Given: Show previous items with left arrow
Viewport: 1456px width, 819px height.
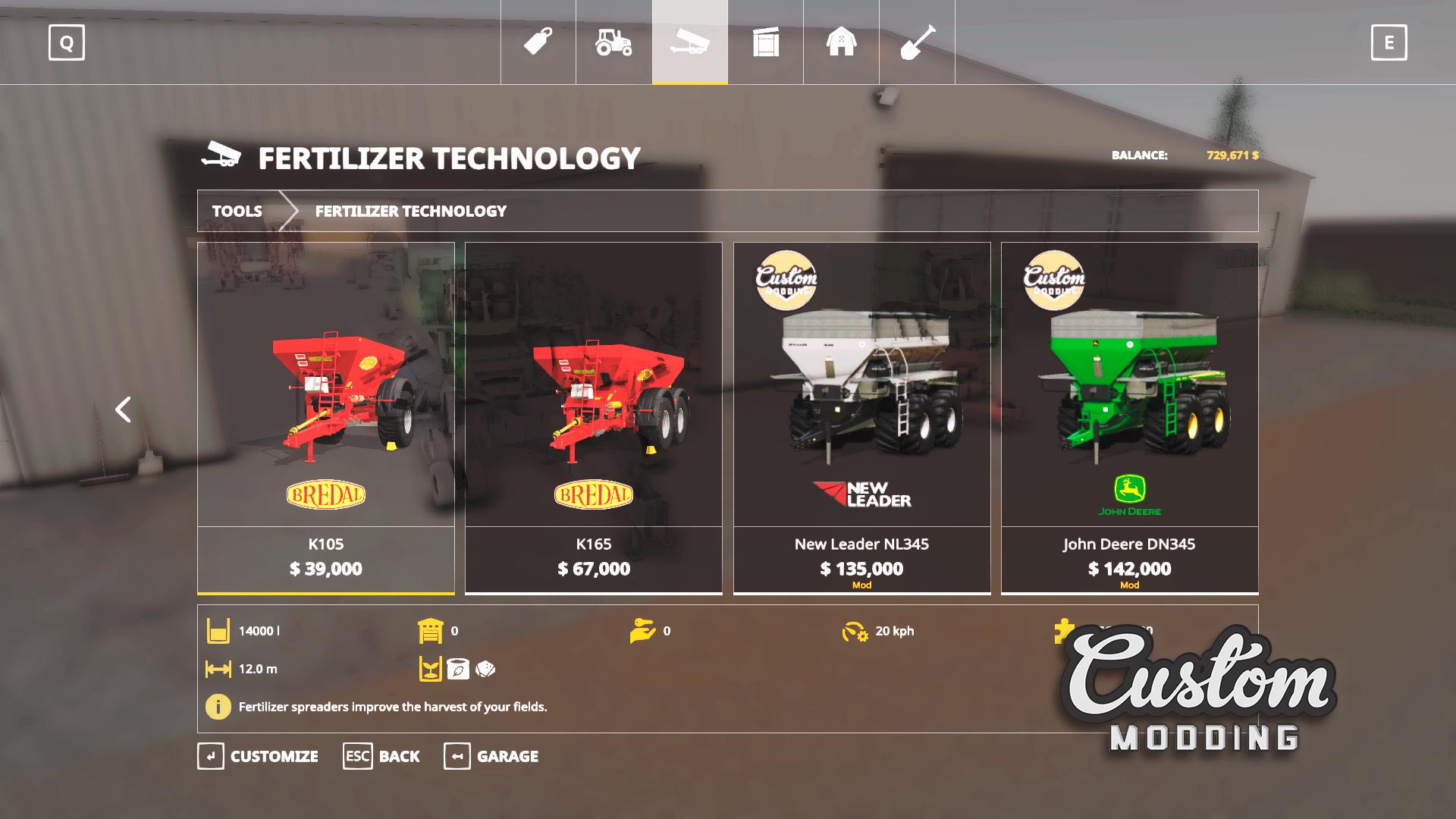Looking at the screenshot, I should point(123,409).
